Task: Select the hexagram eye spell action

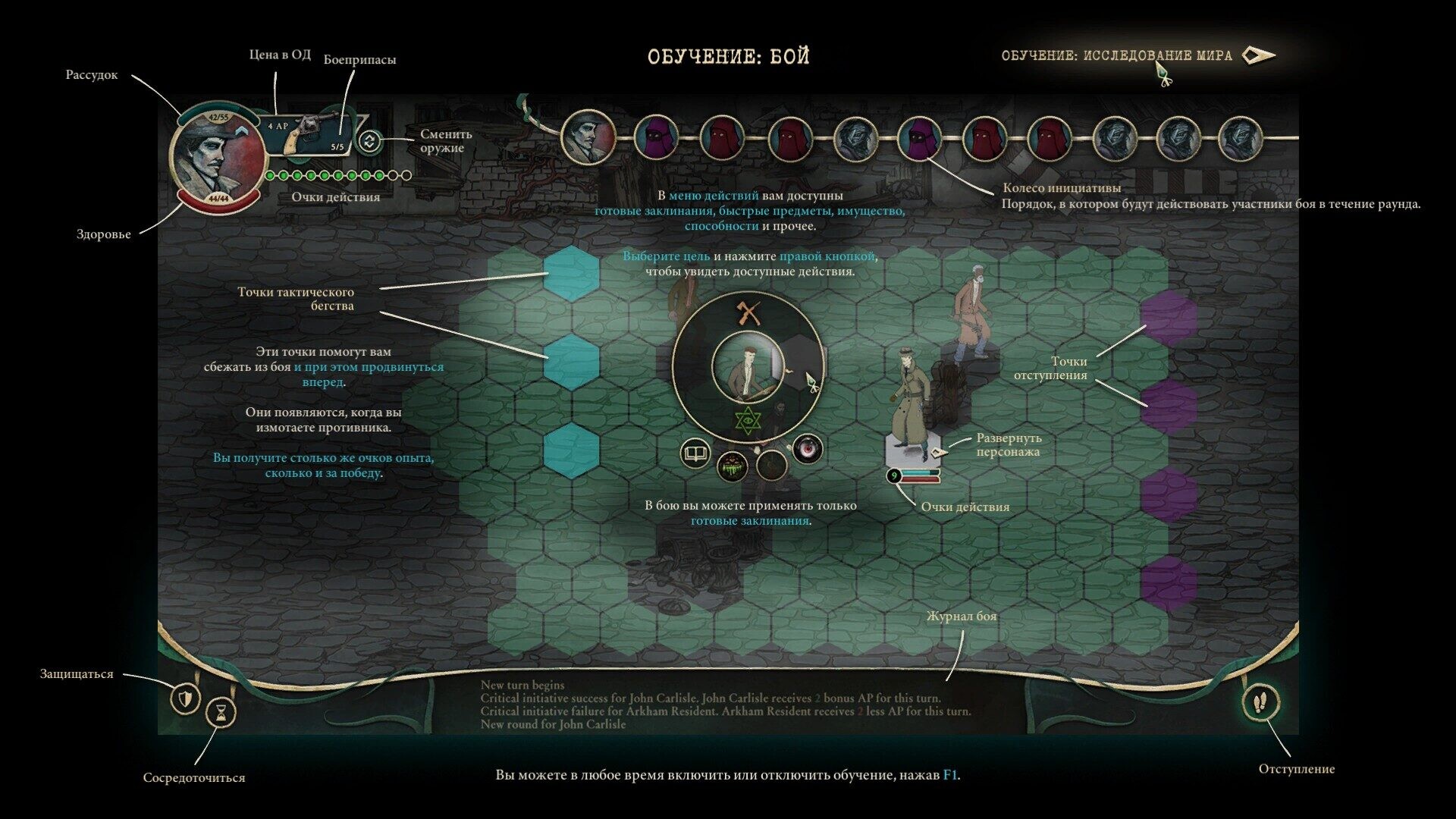Action: point(748,420)
